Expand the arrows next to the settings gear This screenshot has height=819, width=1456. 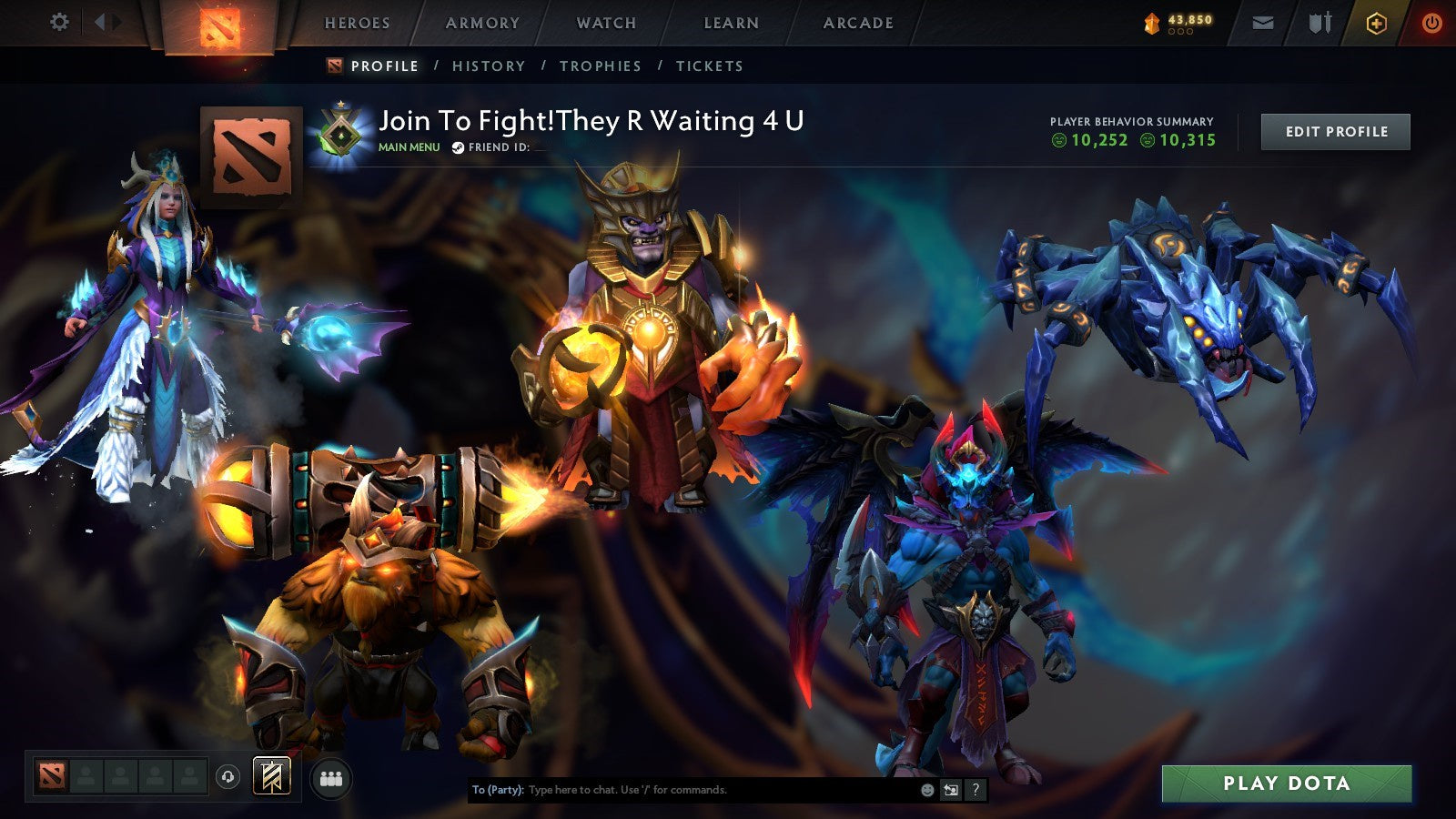(x=106, y=20)
